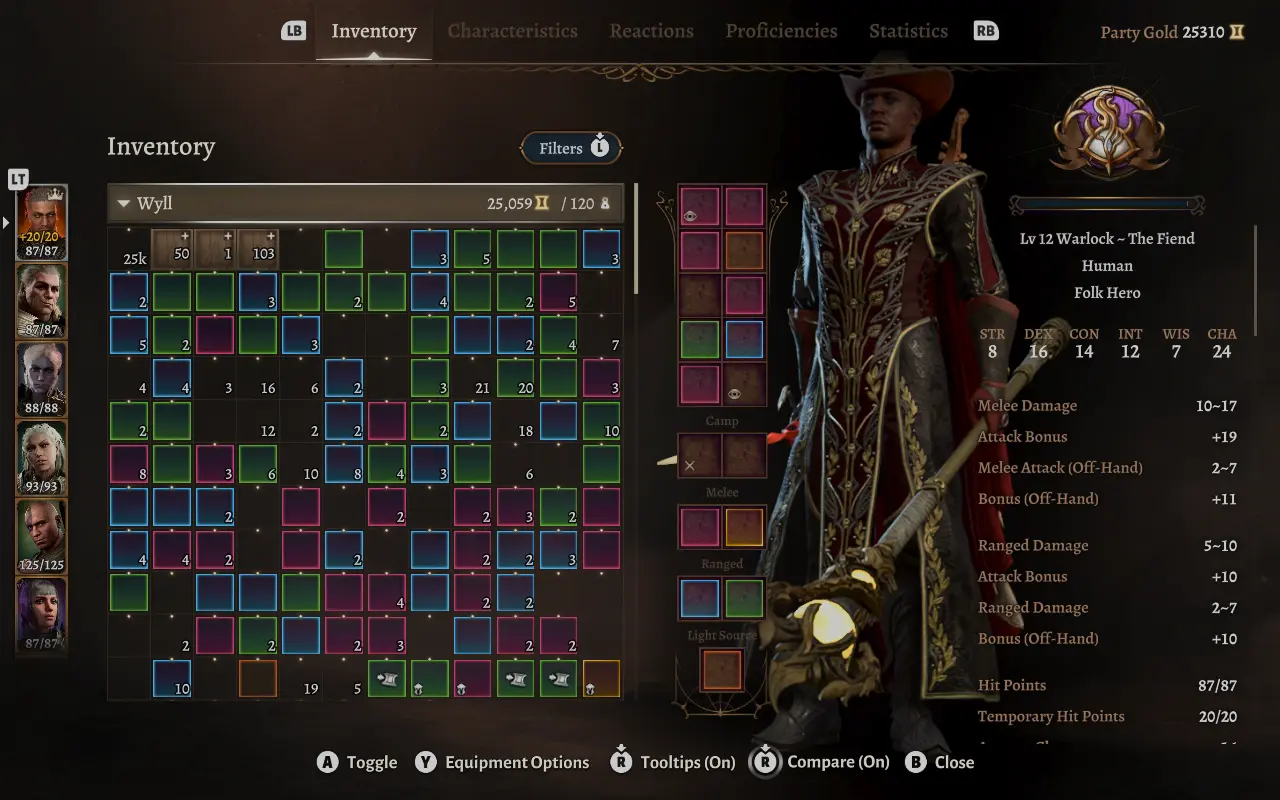Select Wyll's portrait with +20/20 temp HP

coord(42,222)
